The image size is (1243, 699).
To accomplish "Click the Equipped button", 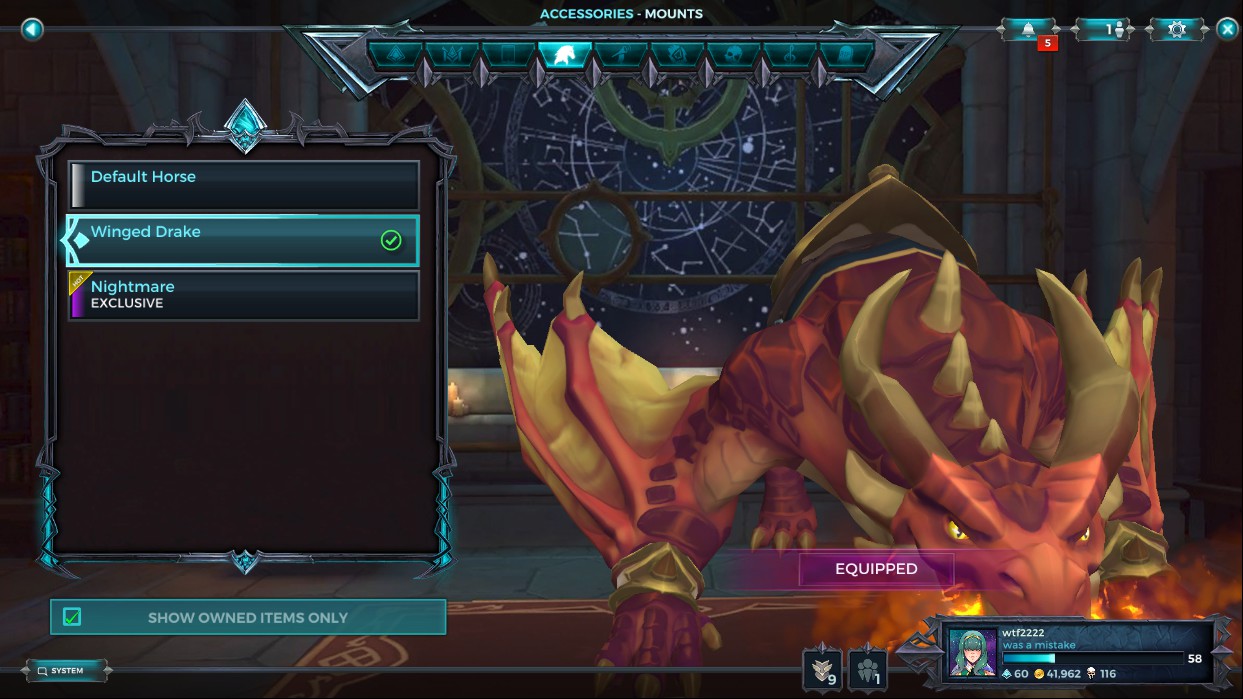I will click(x=876, y=569).
